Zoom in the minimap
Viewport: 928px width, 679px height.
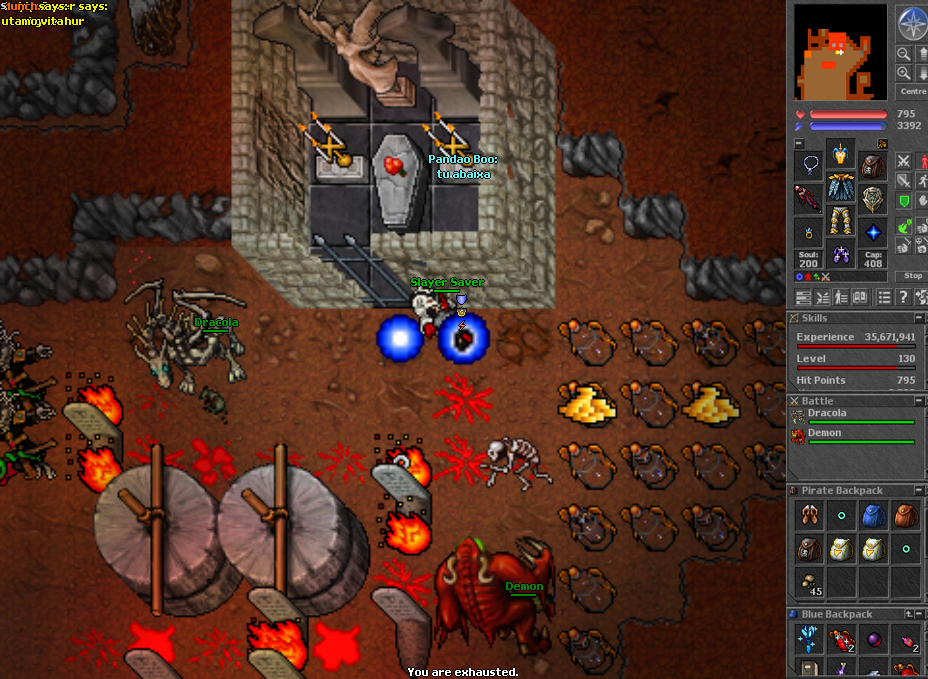[x=904, y=73]
